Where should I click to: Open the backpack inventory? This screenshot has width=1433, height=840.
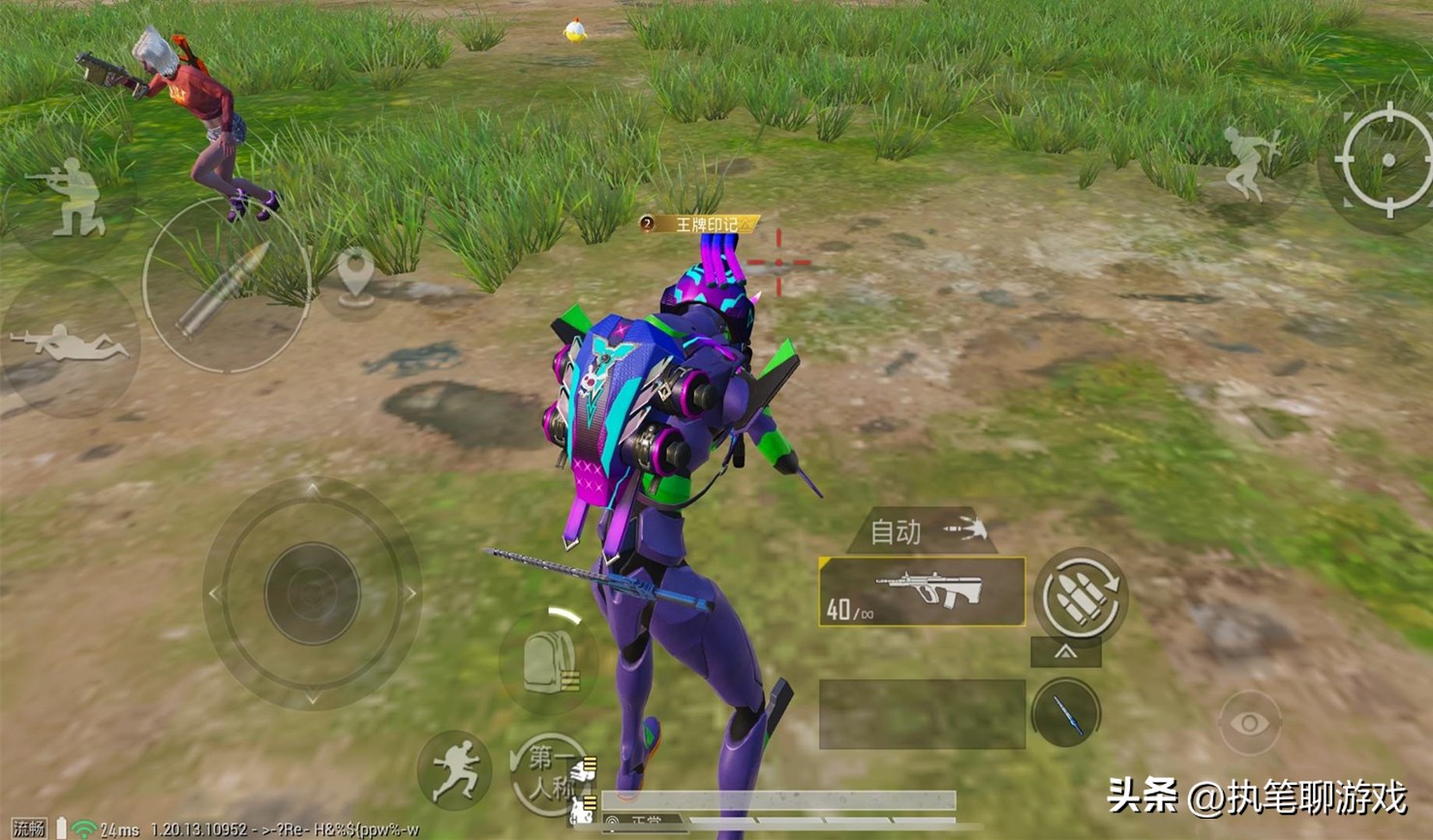(x=549, y=662)
